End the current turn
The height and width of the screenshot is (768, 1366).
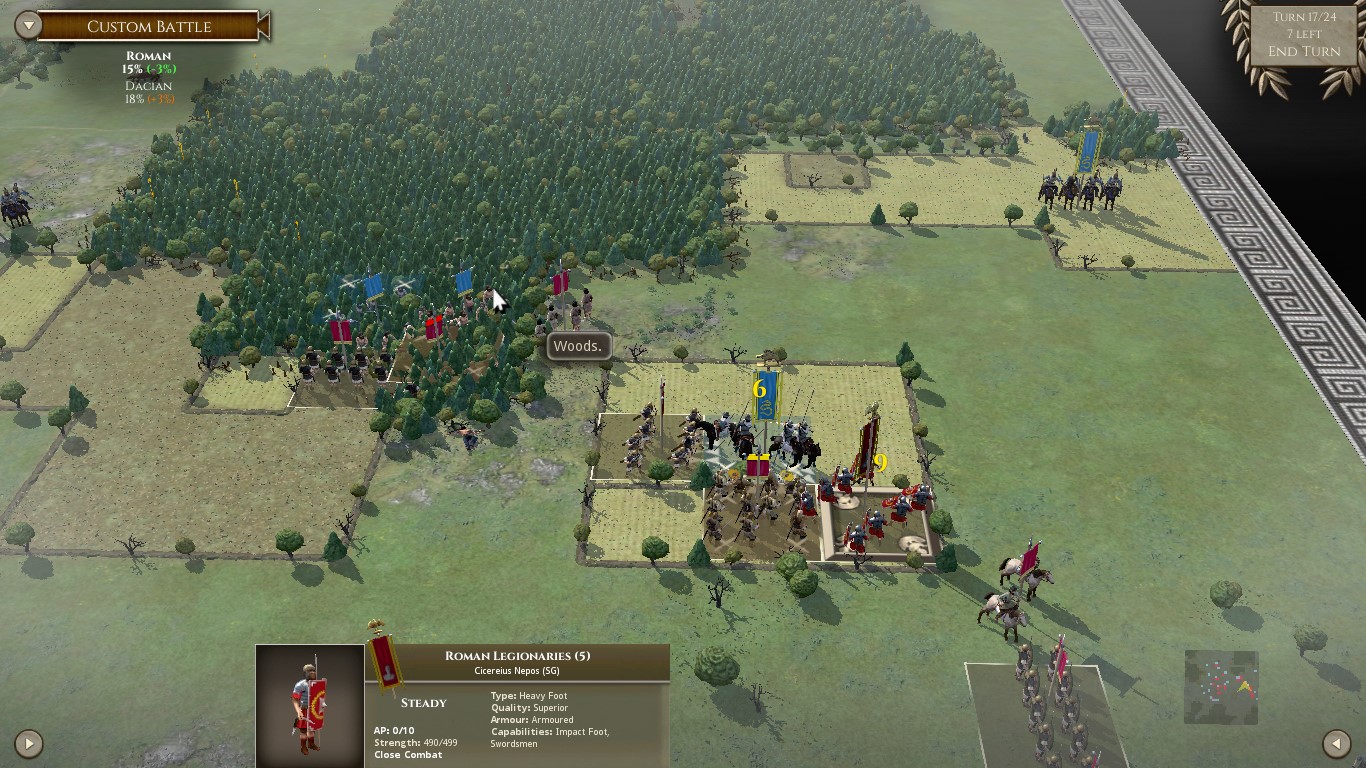[x=1303, y=52]
